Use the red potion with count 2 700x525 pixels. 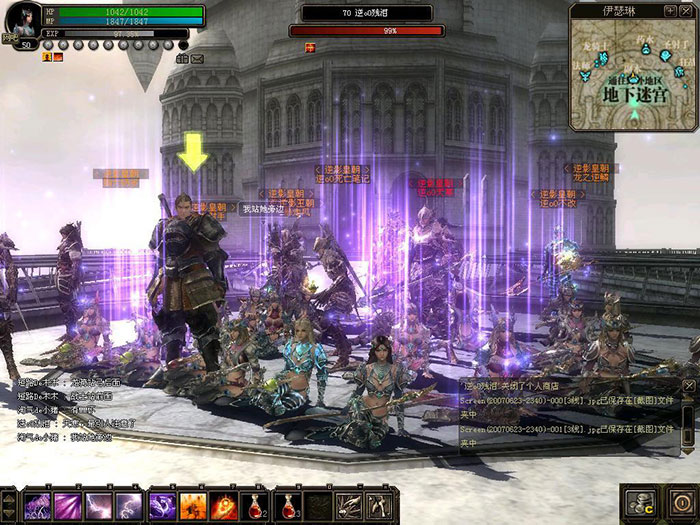point(256,506)
